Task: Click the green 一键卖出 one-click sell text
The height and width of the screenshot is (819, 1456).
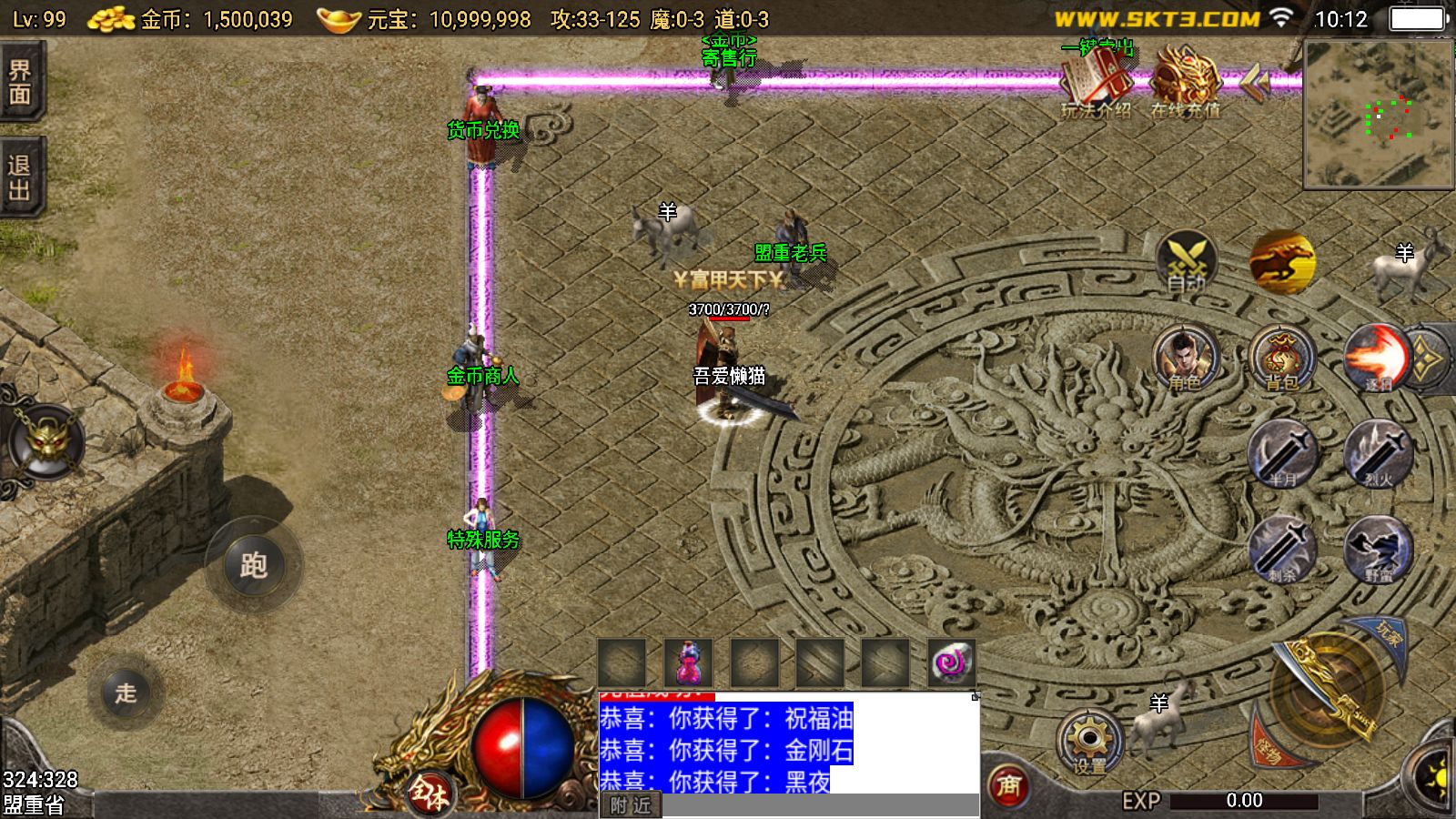Action: click(1098, 47)
